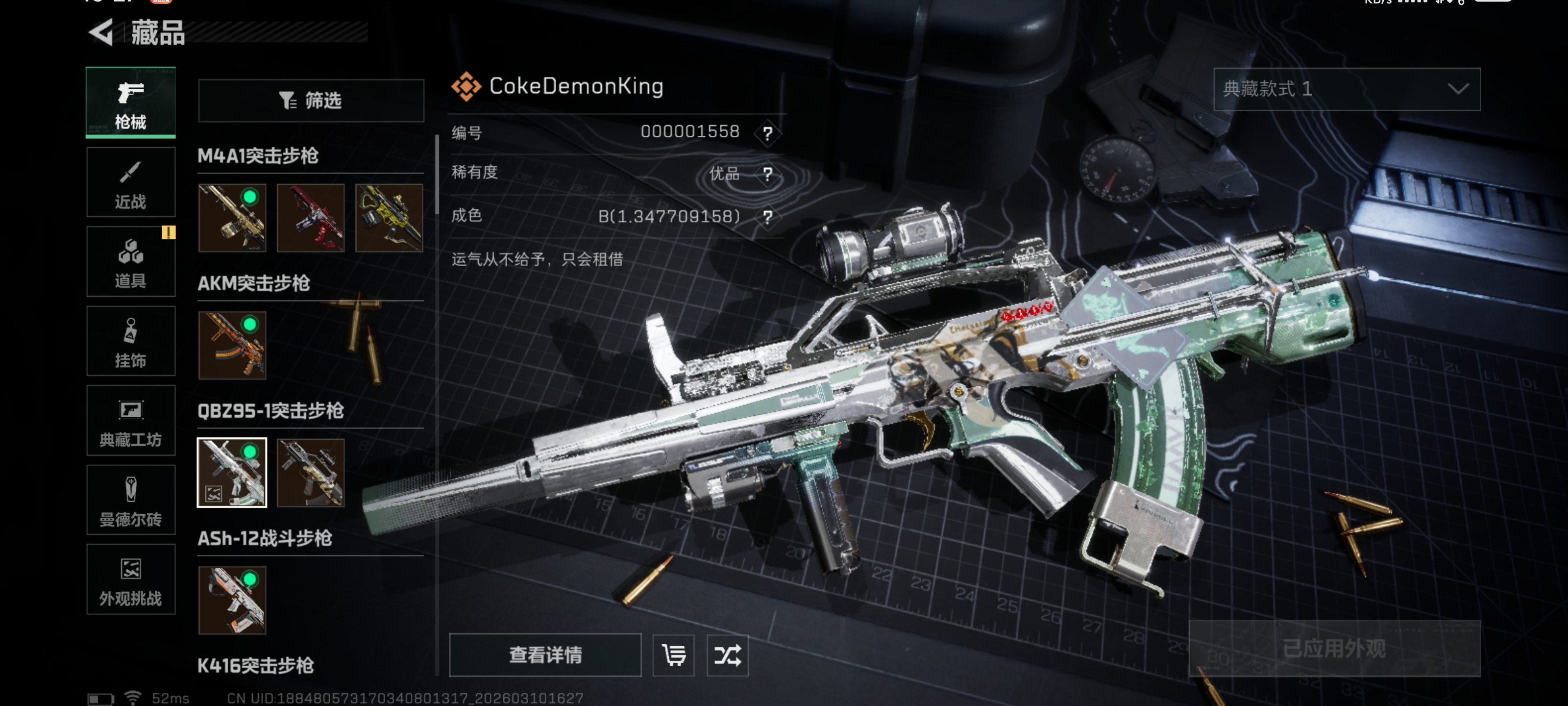1568x706 pixels.
Task: Choose the second QBZ95-1 skin thumbnail
Action: (311, 473)
